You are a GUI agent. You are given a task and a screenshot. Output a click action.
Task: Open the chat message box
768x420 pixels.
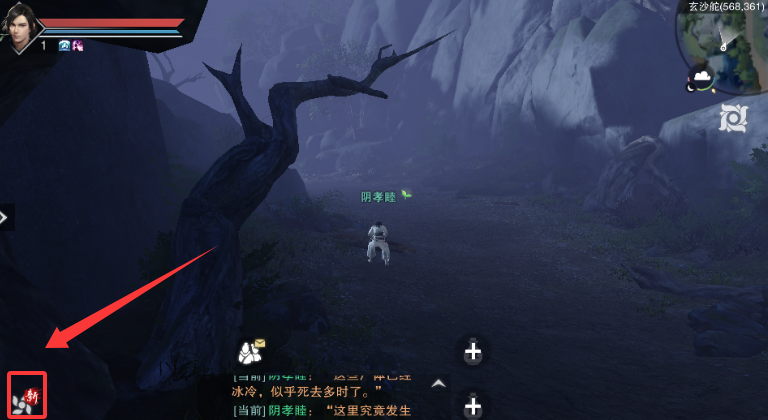click(325, 398)
